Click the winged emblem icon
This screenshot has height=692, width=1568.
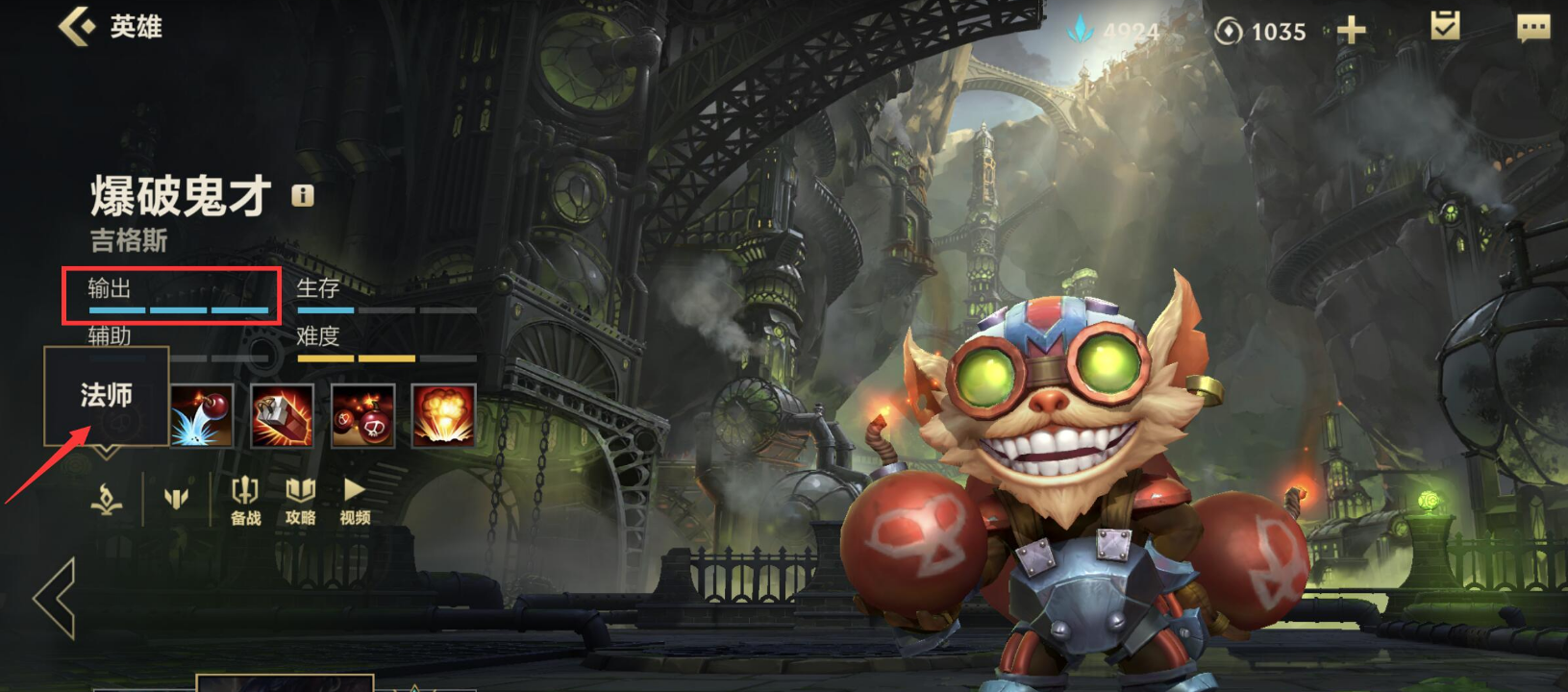[176, 498]
